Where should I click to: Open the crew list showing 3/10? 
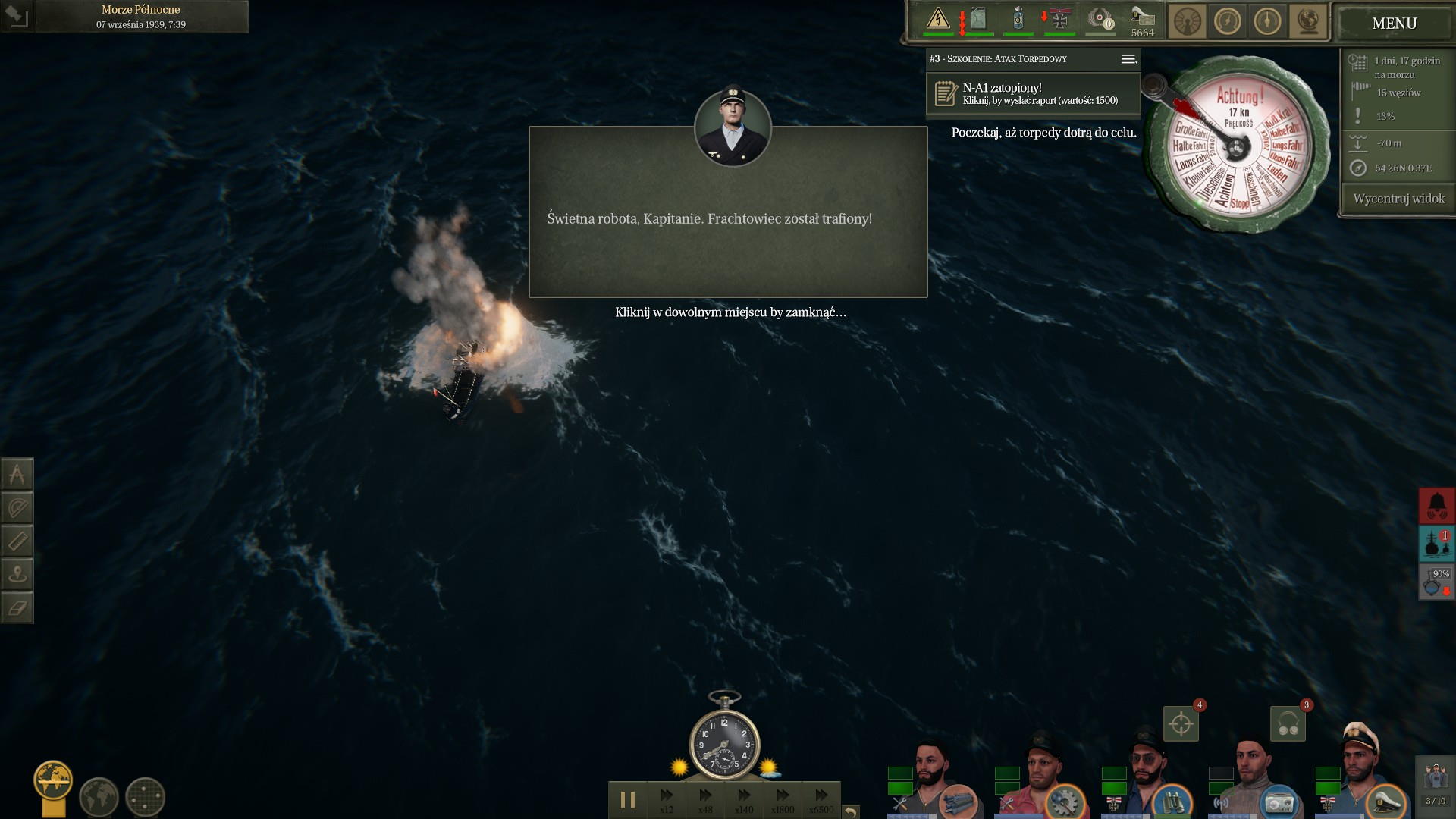1435,785
